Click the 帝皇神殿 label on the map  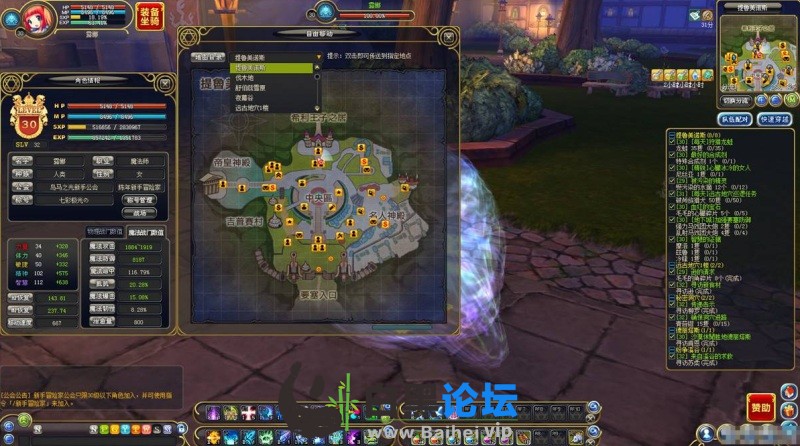click(229, 161)
